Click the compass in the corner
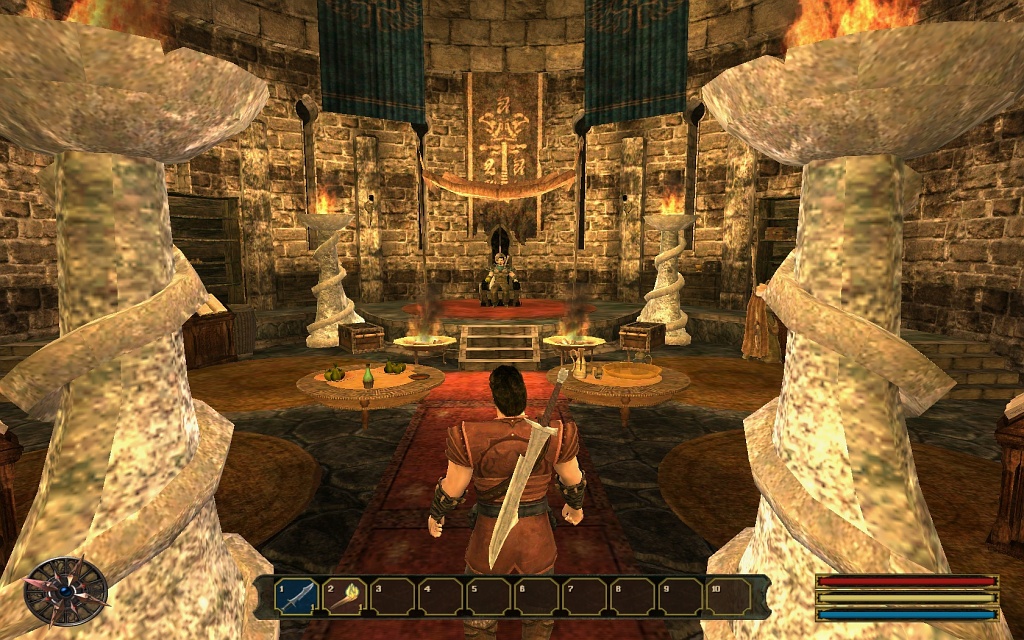Viewport: 1024px width, 640px height. (66, 590)
